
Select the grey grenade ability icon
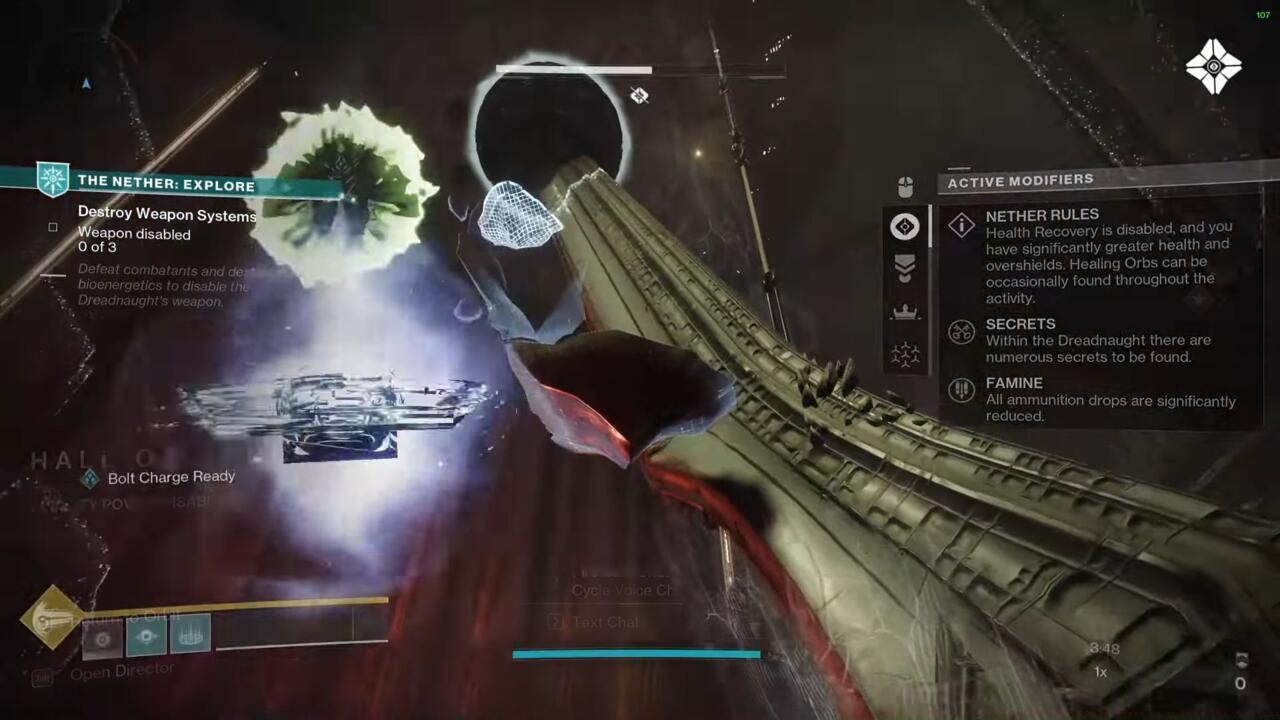tap(102, 636)
